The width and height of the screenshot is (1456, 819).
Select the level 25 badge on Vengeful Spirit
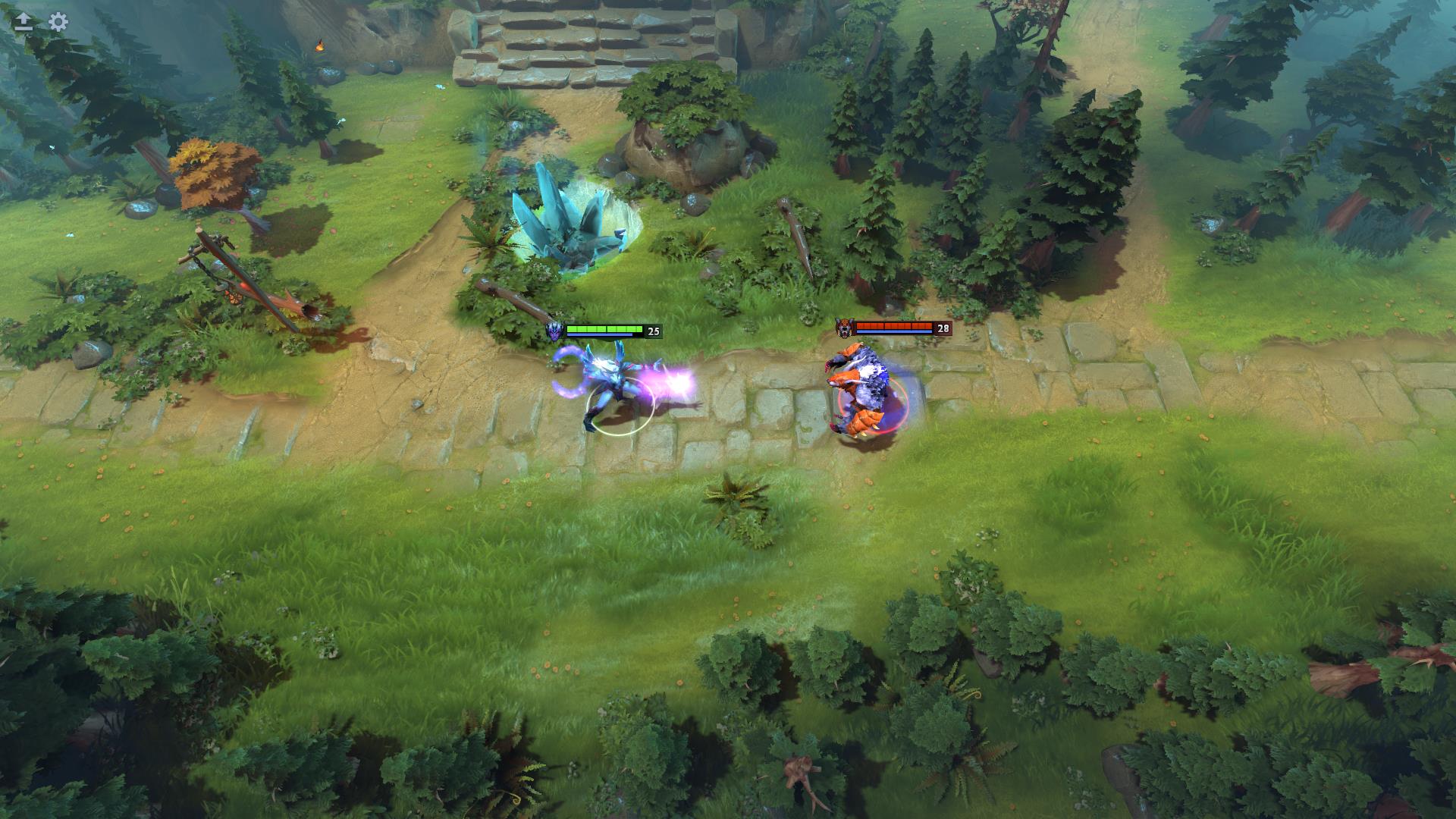click(654, 330)
